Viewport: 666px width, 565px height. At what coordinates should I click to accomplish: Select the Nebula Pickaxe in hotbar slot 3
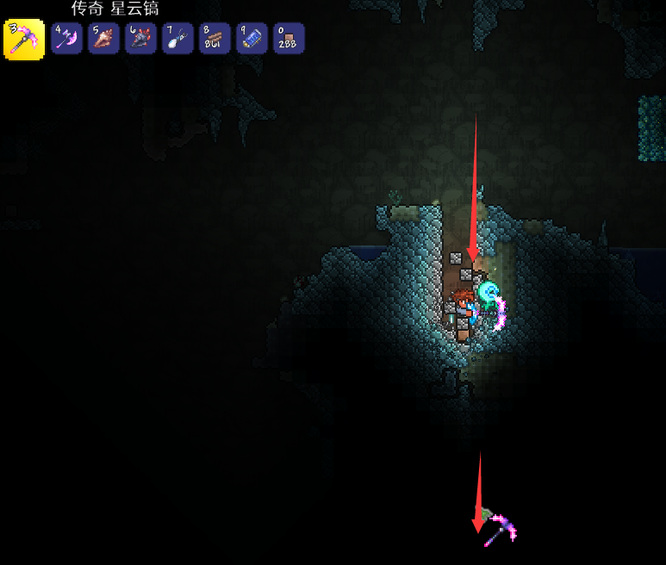point(24,40)
